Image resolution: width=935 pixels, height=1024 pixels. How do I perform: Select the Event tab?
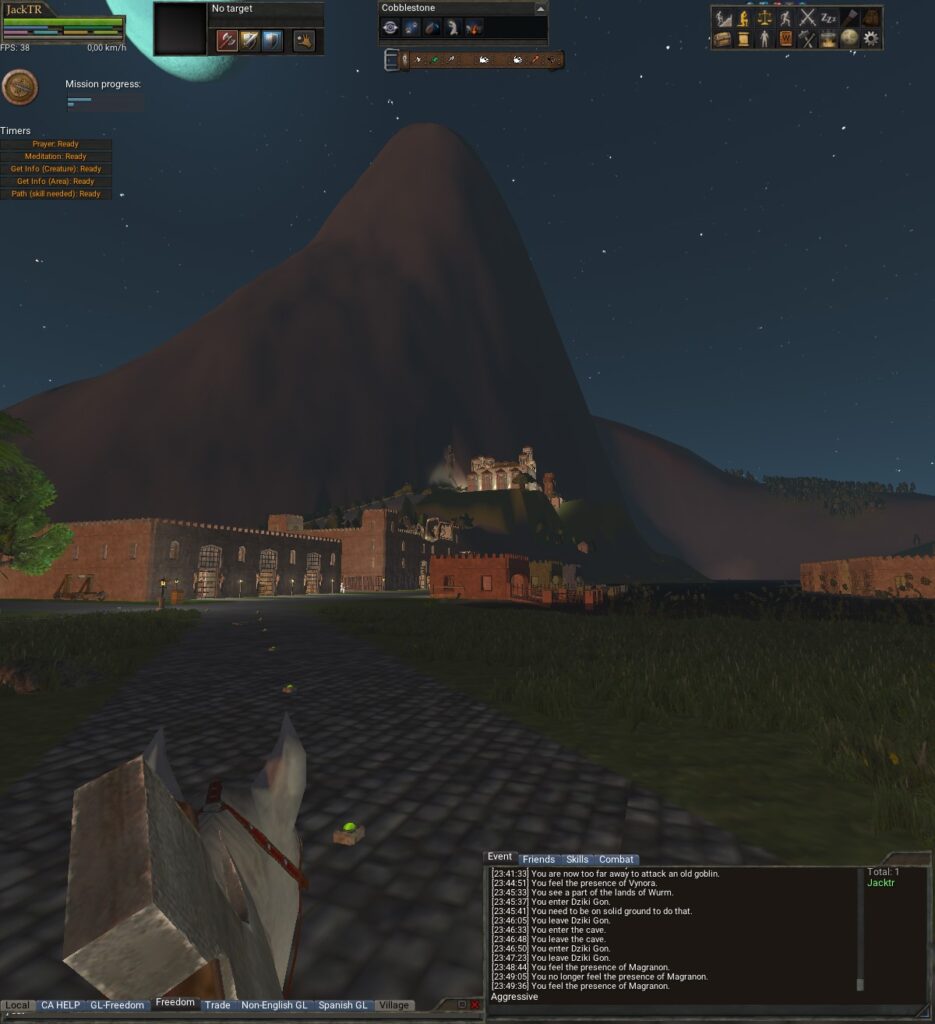pyautogui.click(x=500, y=857)
